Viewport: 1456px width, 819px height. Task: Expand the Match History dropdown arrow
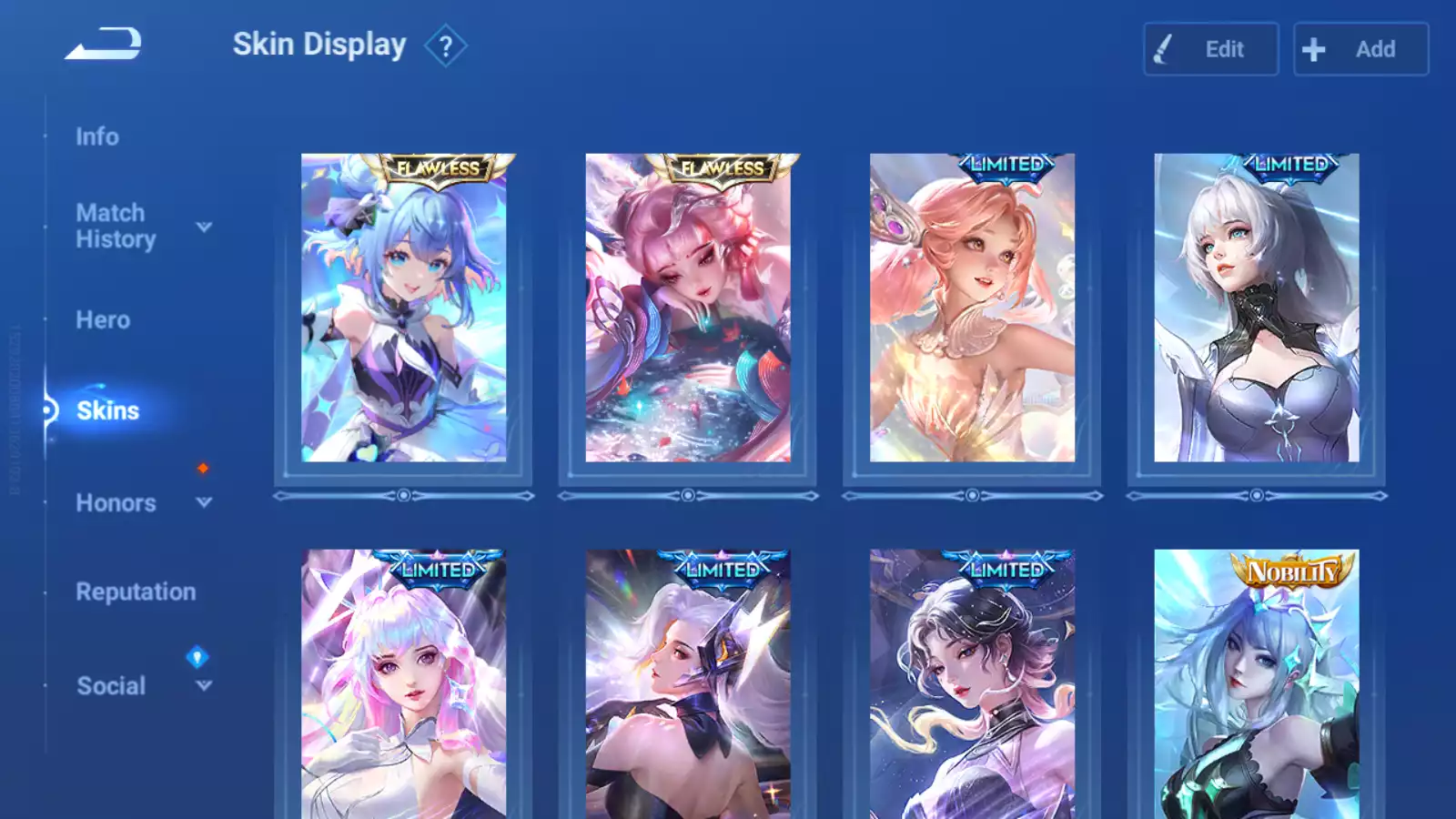(204, 227)
